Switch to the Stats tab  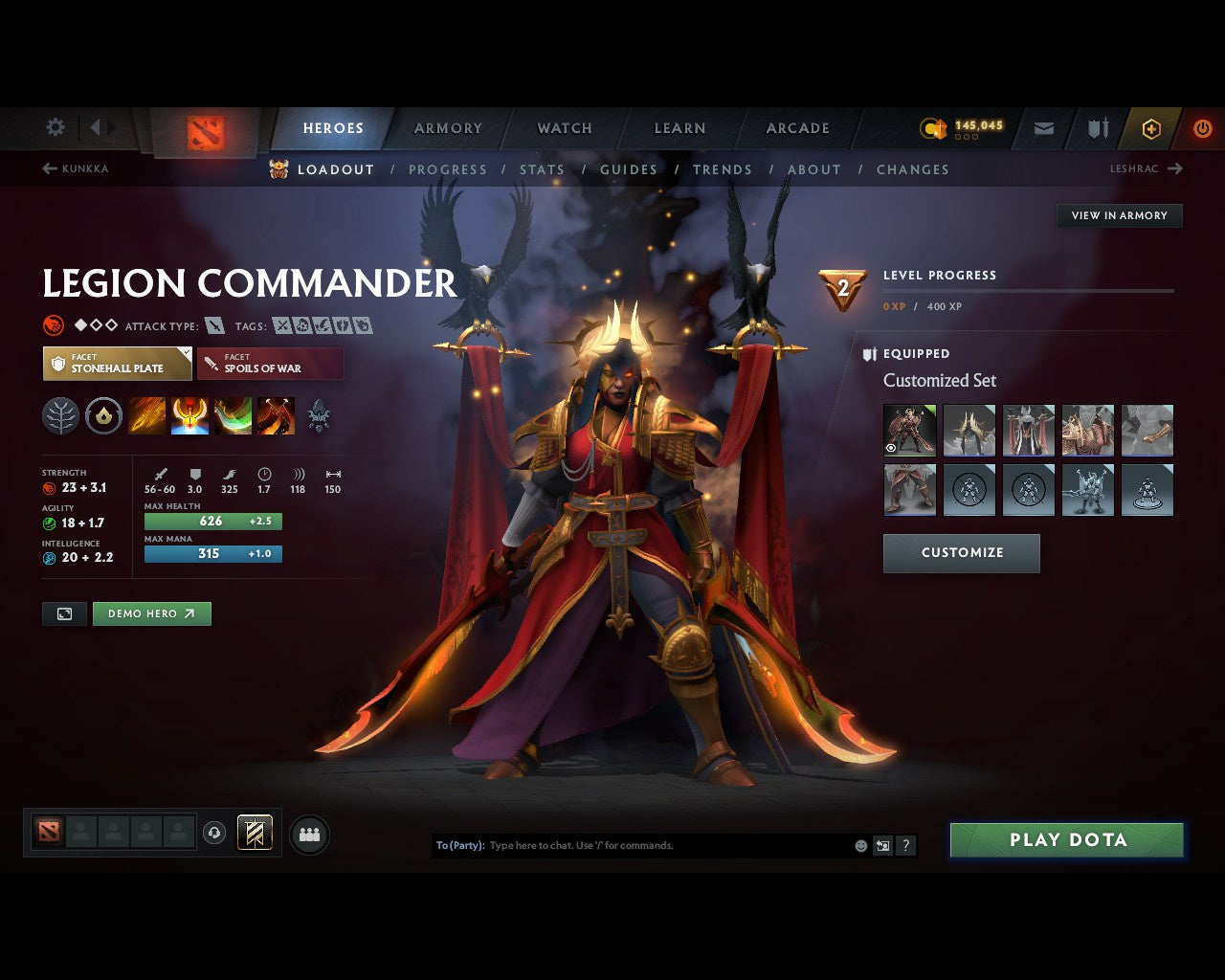[542, 169]
